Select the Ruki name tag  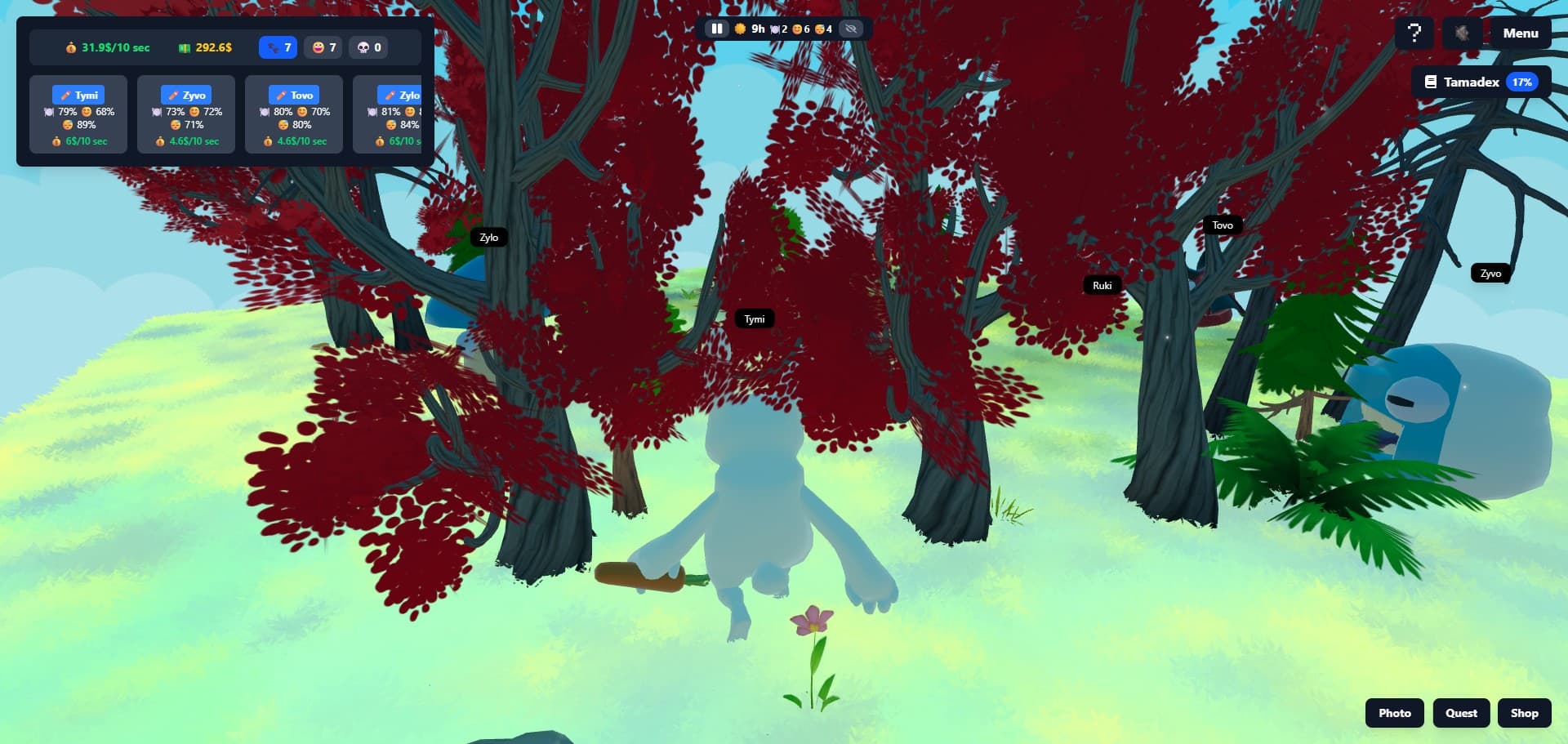tap(1102, 286)
